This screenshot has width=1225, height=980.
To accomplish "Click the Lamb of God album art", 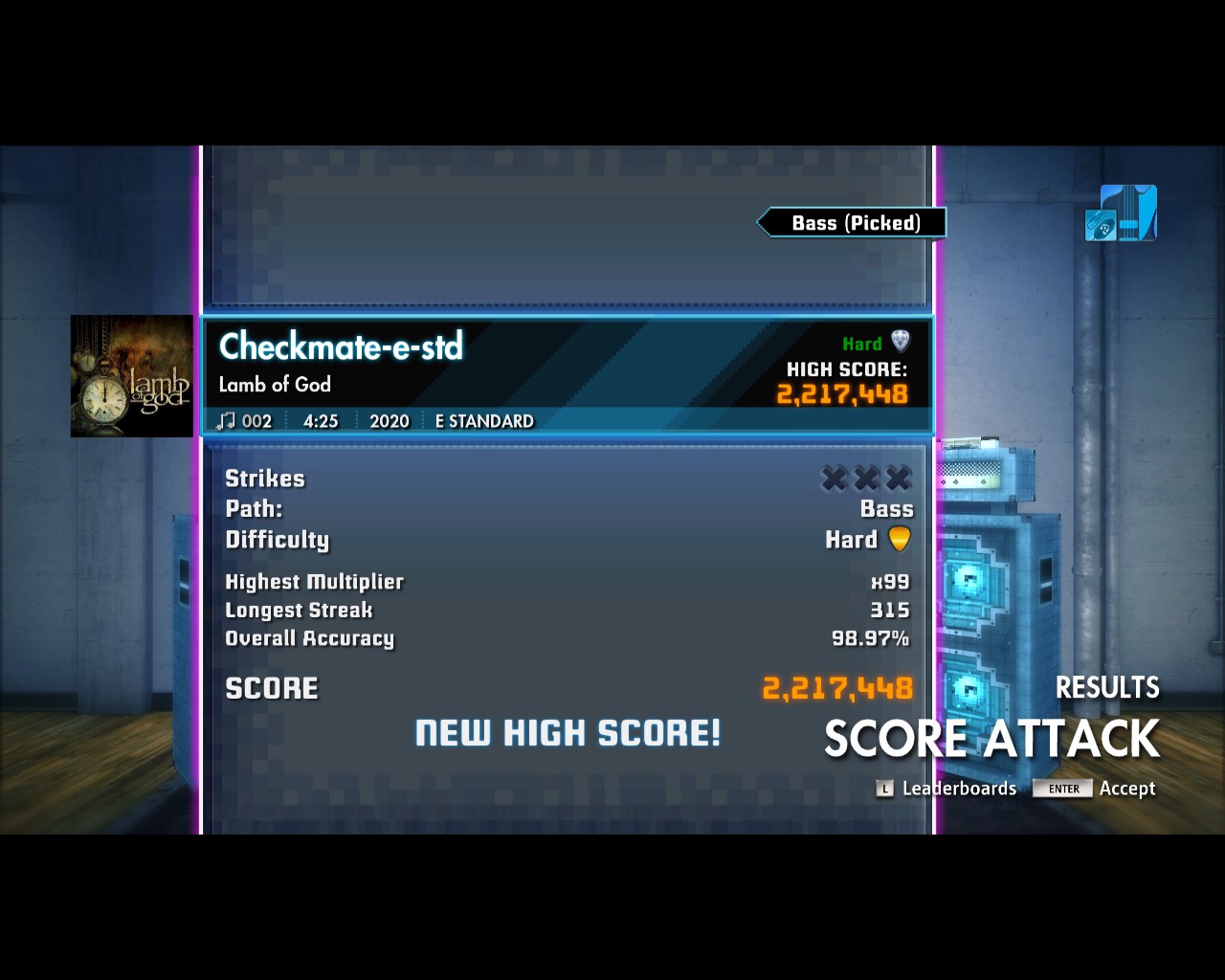I will [x=131, y=376].
